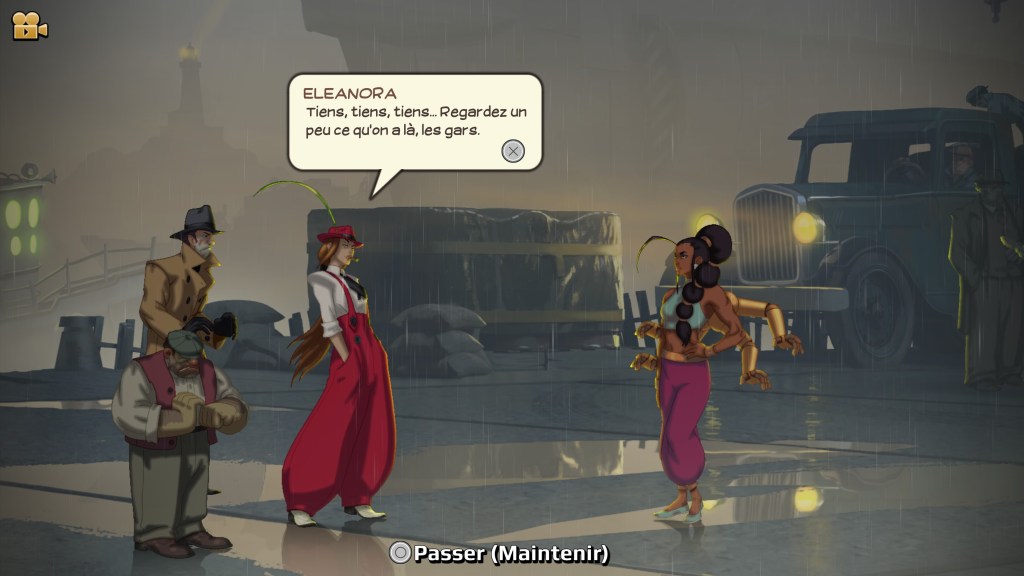The image size is (1024, 576).
Task: Skip the cutscene with Passer (Maintenir)
Action: (x=499, y=553)
